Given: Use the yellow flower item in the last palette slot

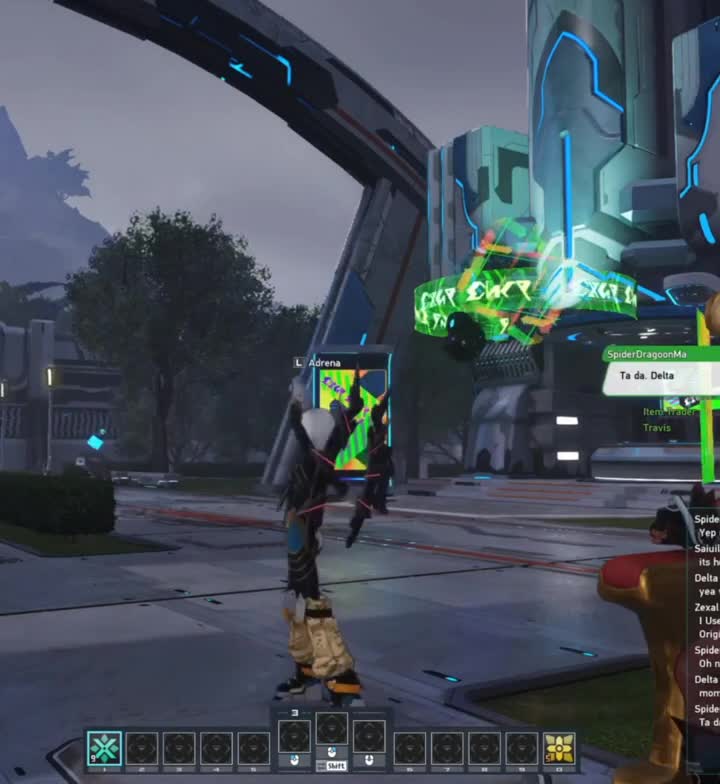Looking at the screenshot, I should tap(559, 748).
